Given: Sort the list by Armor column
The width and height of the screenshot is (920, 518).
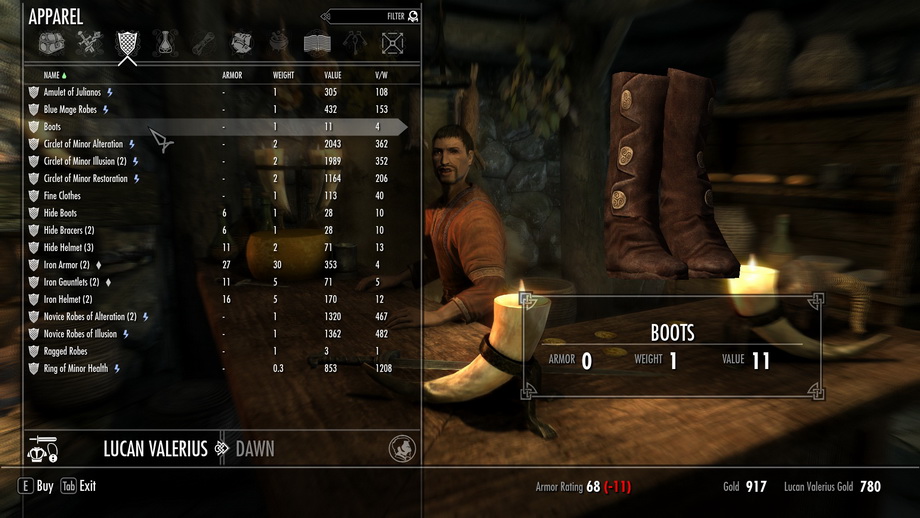Looking at the screenshot, I should [231, 75].
